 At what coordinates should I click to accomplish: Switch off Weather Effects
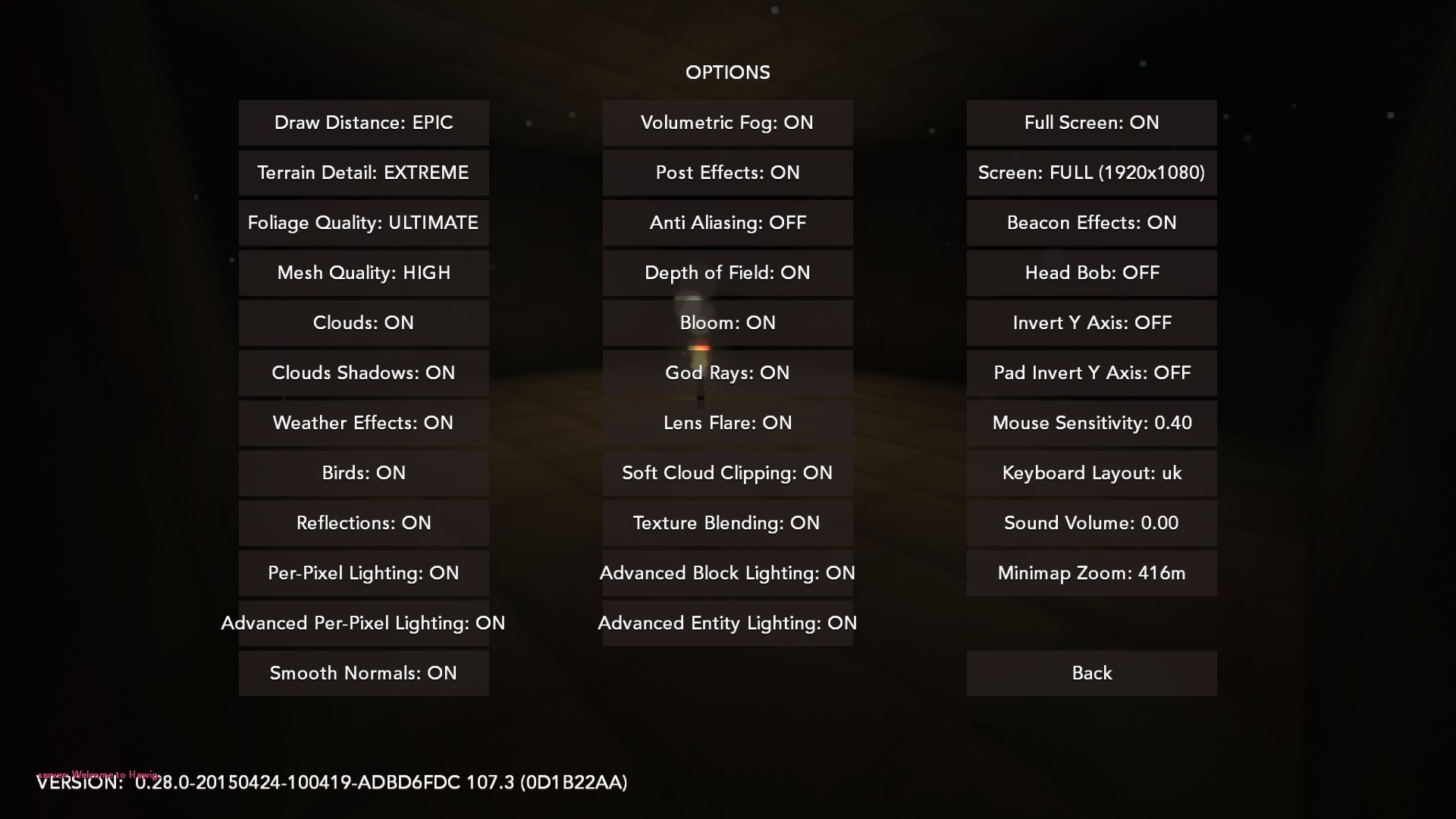pos(363,423)
